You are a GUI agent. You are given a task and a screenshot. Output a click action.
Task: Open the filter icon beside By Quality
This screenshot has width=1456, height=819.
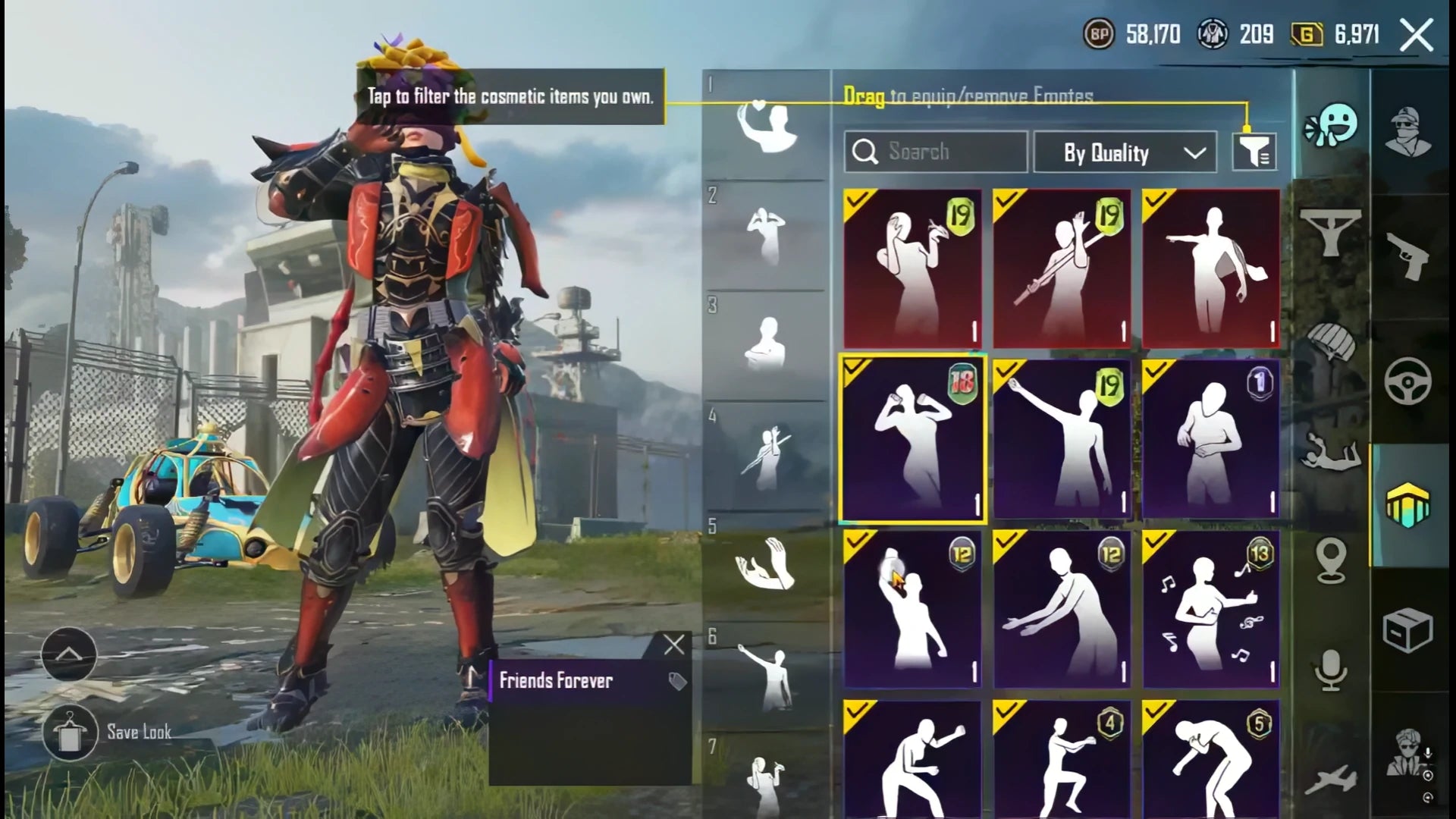(1254, 152)
